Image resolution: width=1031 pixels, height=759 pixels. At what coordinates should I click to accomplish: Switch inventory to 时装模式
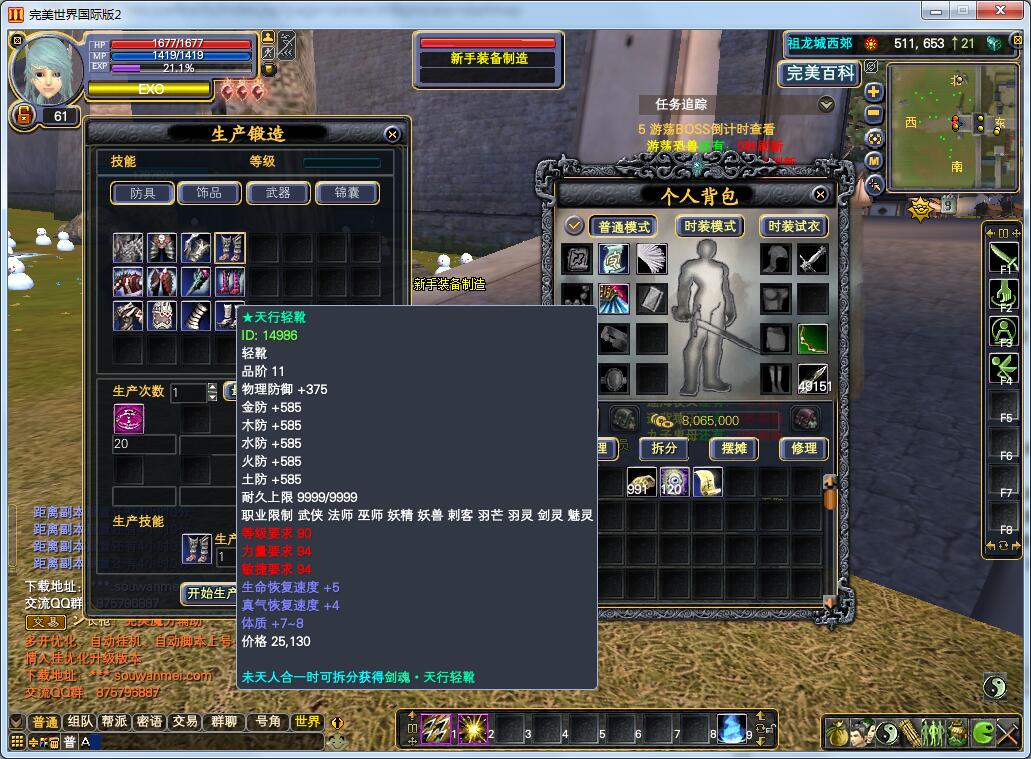point(709,227)
